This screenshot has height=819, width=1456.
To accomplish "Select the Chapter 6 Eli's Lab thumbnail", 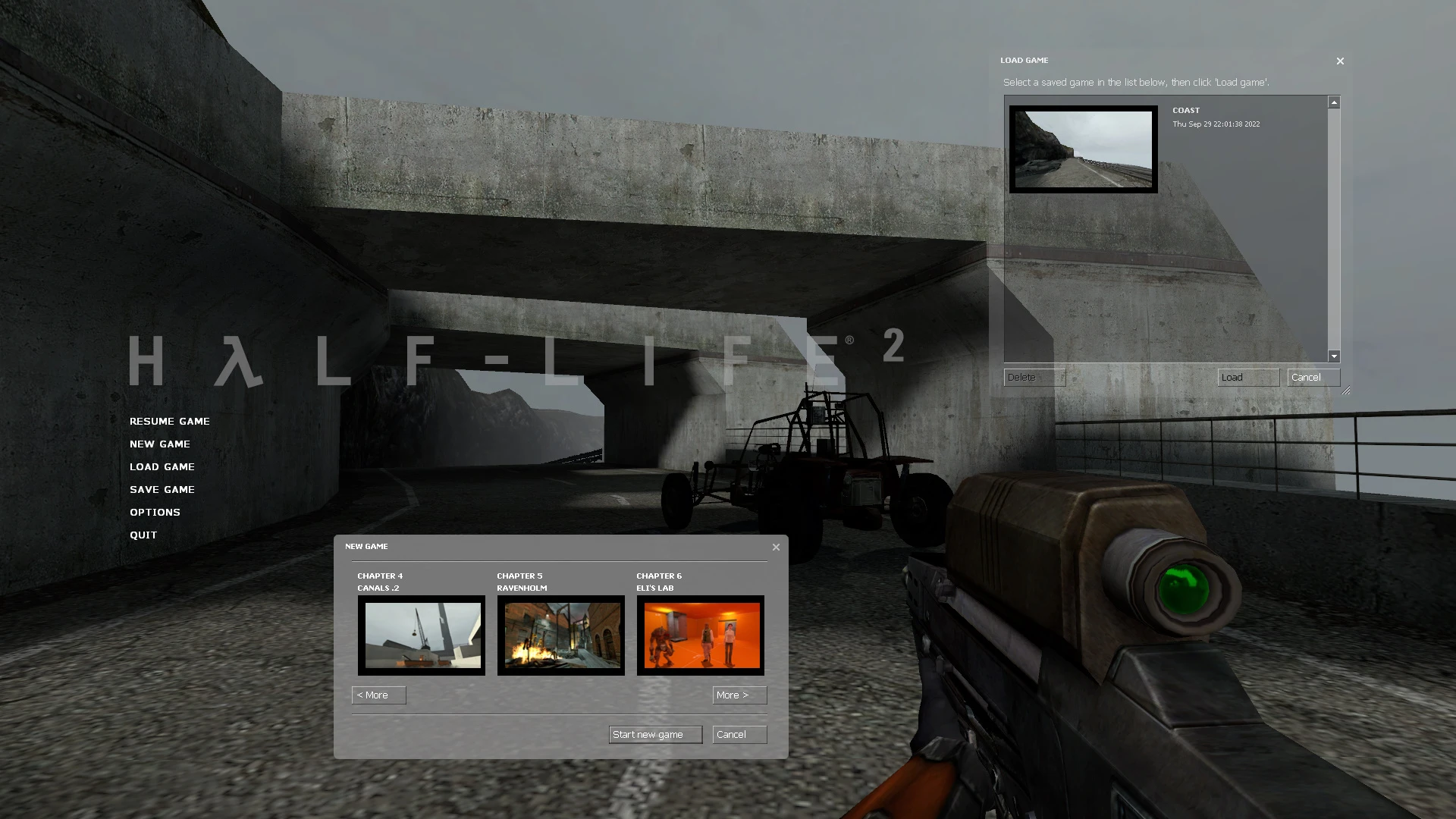I will pos(700,635).
